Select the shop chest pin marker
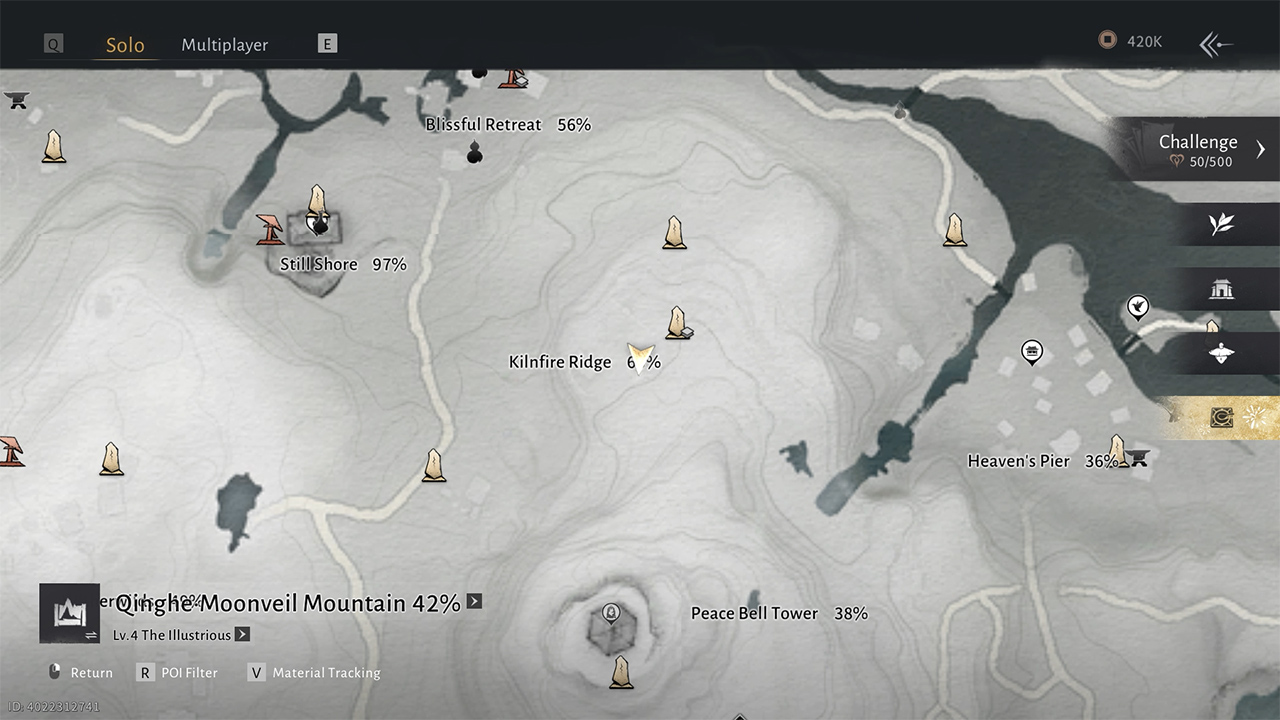This screenshot has height=720, width=1280. (x=1032, y=351)
